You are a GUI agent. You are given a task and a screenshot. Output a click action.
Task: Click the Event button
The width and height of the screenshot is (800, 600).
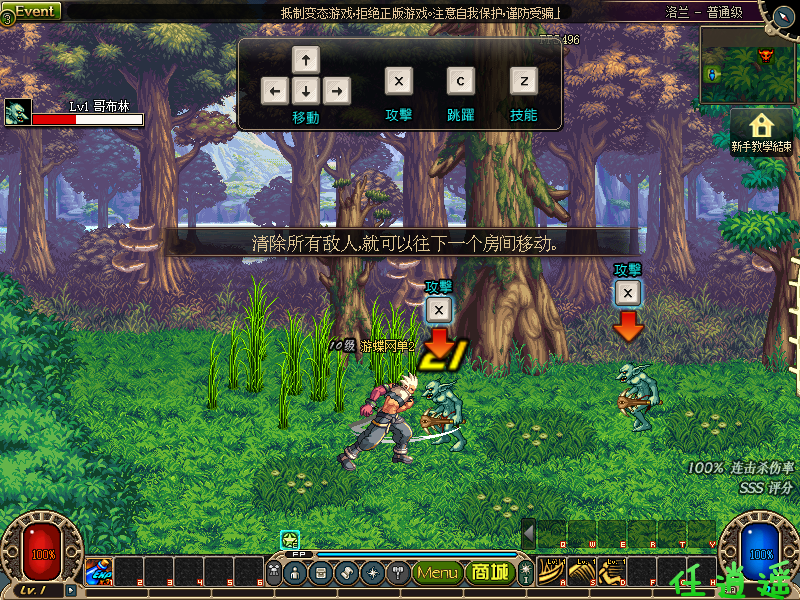tap(34, 11)
